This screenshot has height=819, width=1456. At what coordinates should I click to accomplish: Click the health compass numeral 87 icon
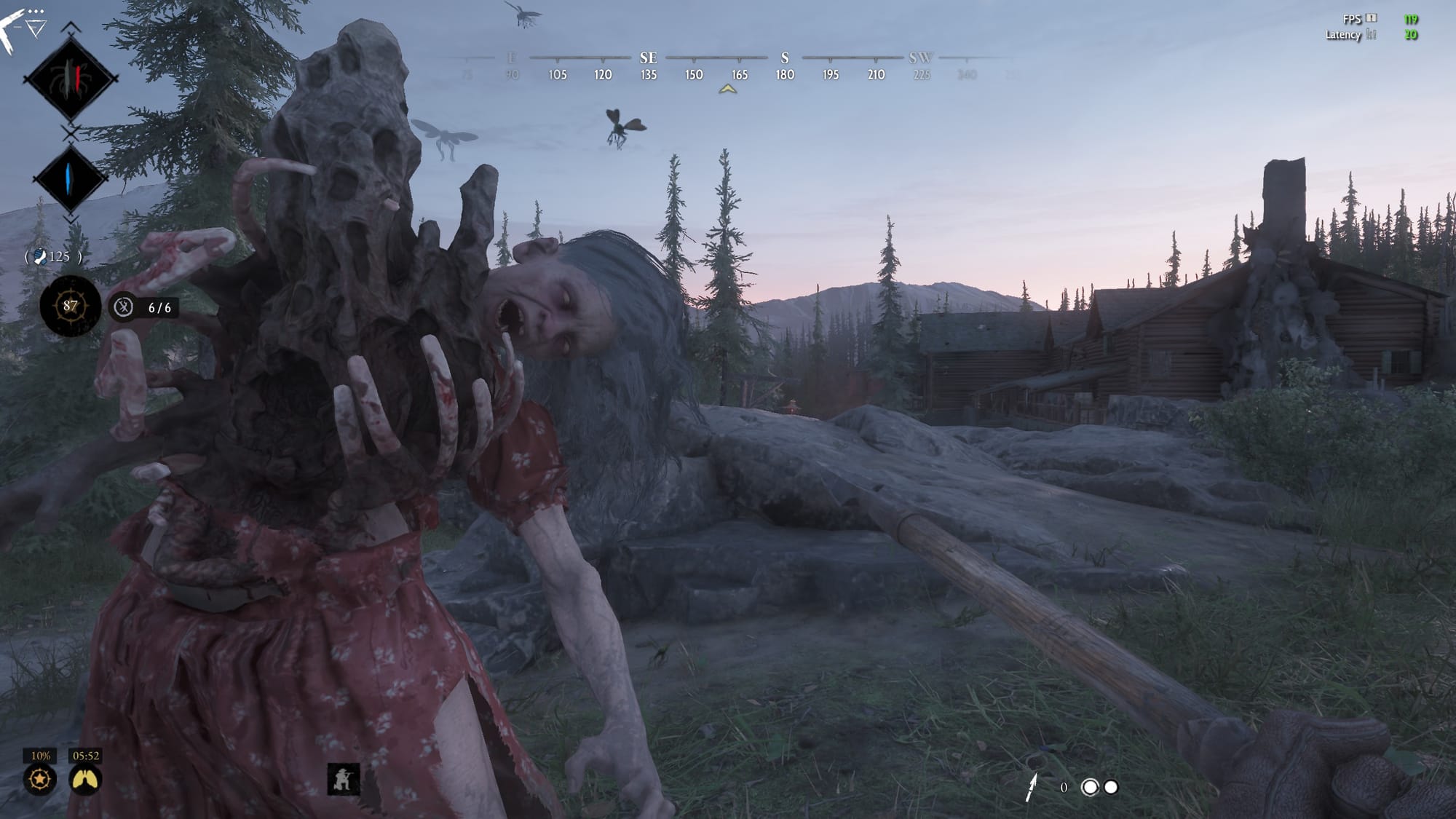[x=70, y=307]
